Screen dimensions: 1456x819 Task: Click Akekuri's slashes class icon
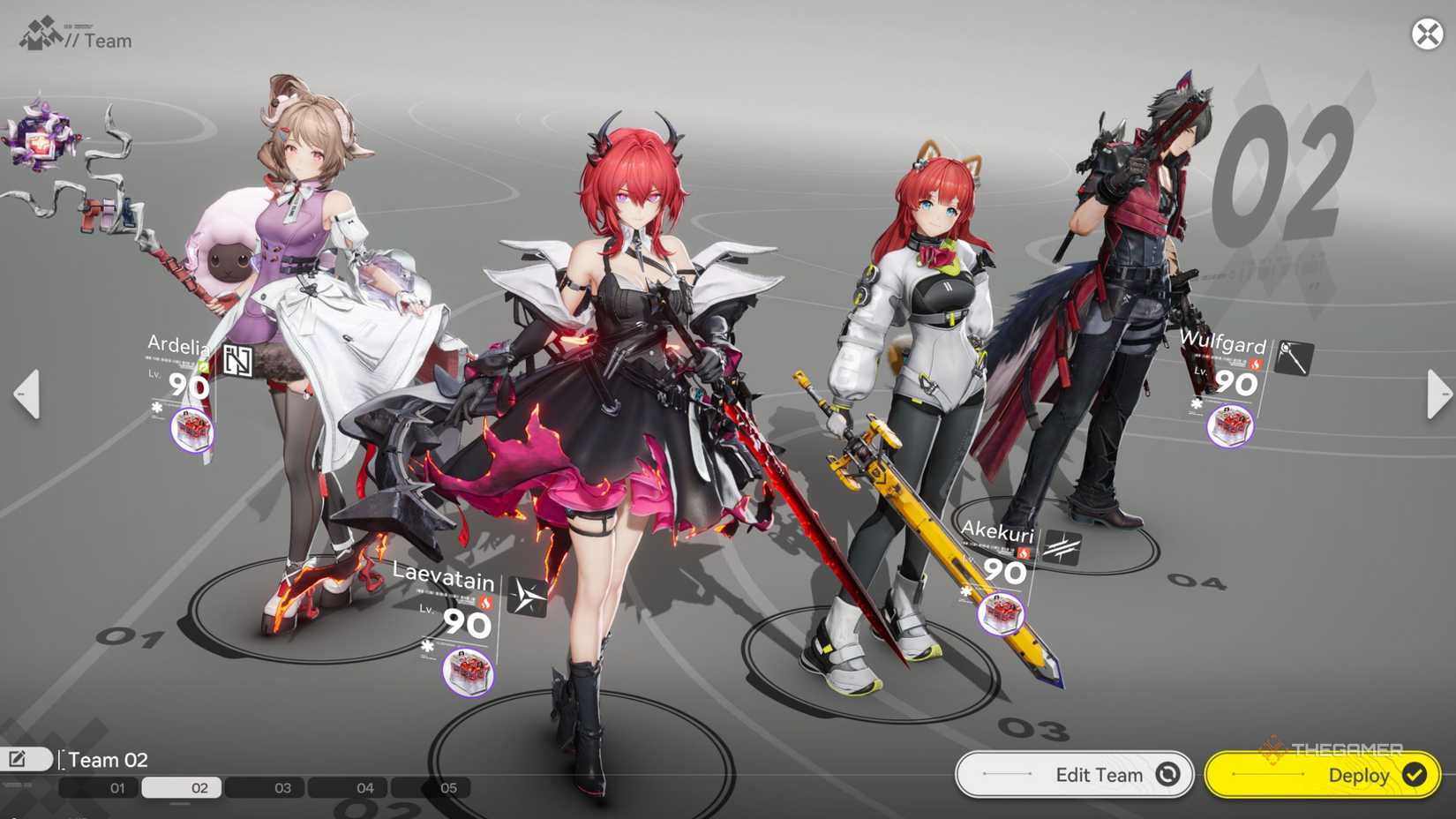[x=1063, y=547]
